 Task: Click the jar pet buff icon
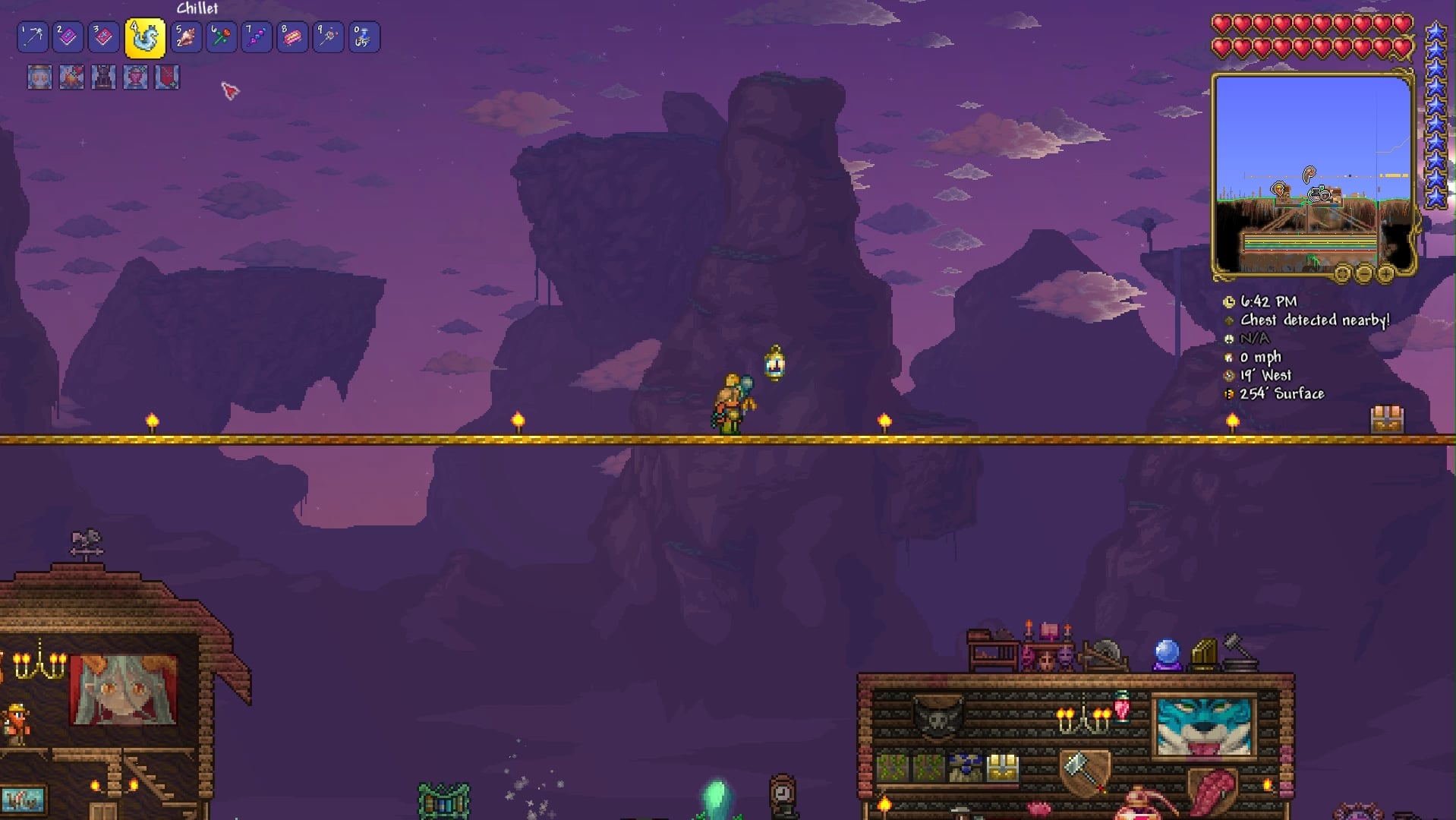tap(39, 77)
